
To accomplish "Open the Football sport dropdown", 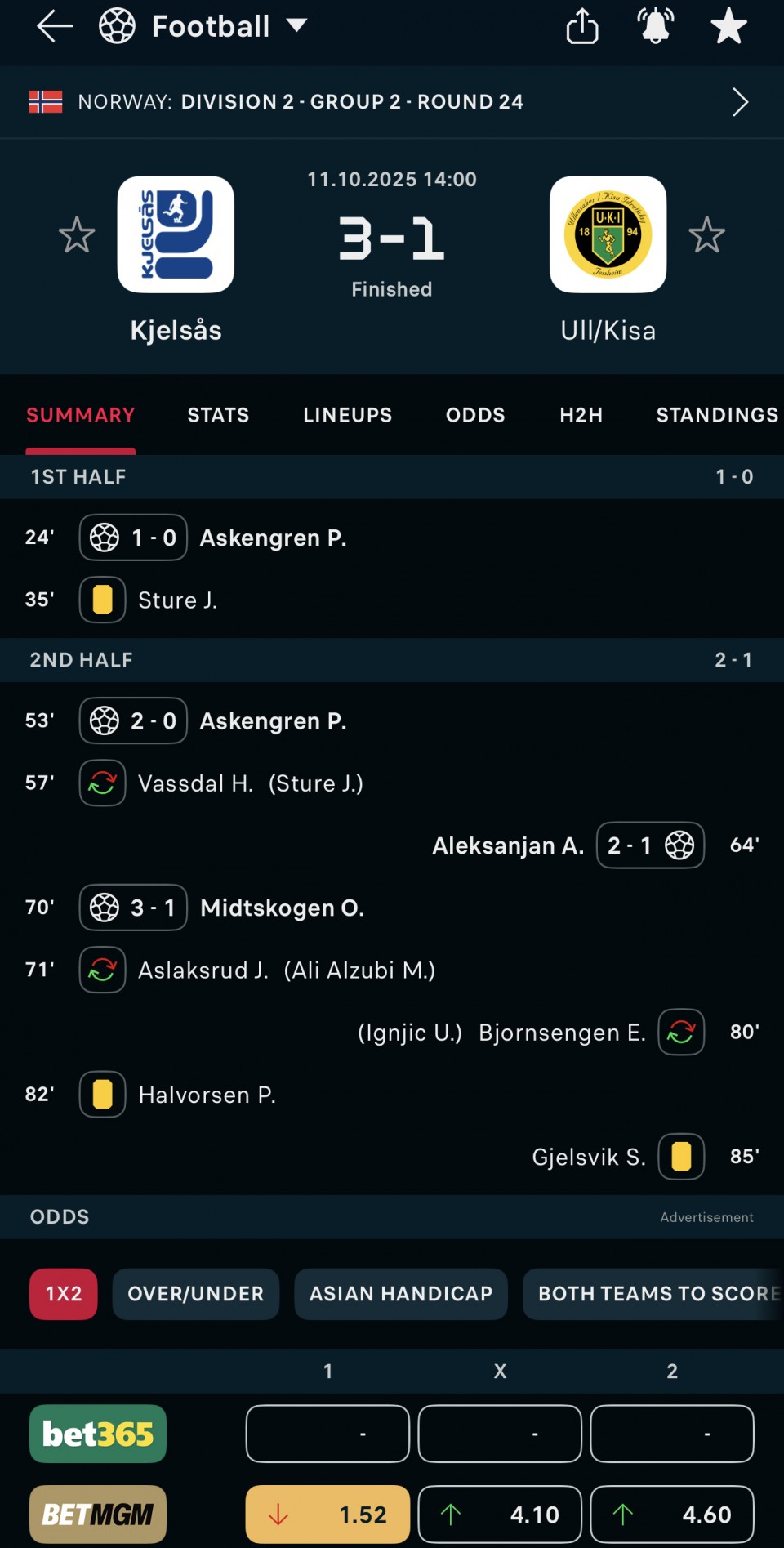I will pyautogui.click(x=204, y=27).
